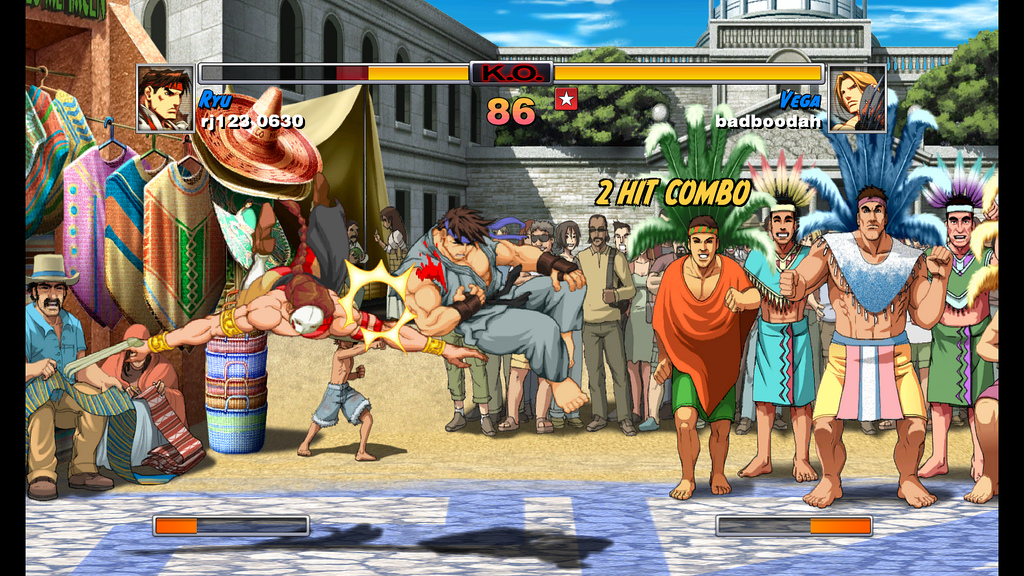Click Vega's character portrait
The height and width of the screenshot is (576, 1024).
coord(857,99)
